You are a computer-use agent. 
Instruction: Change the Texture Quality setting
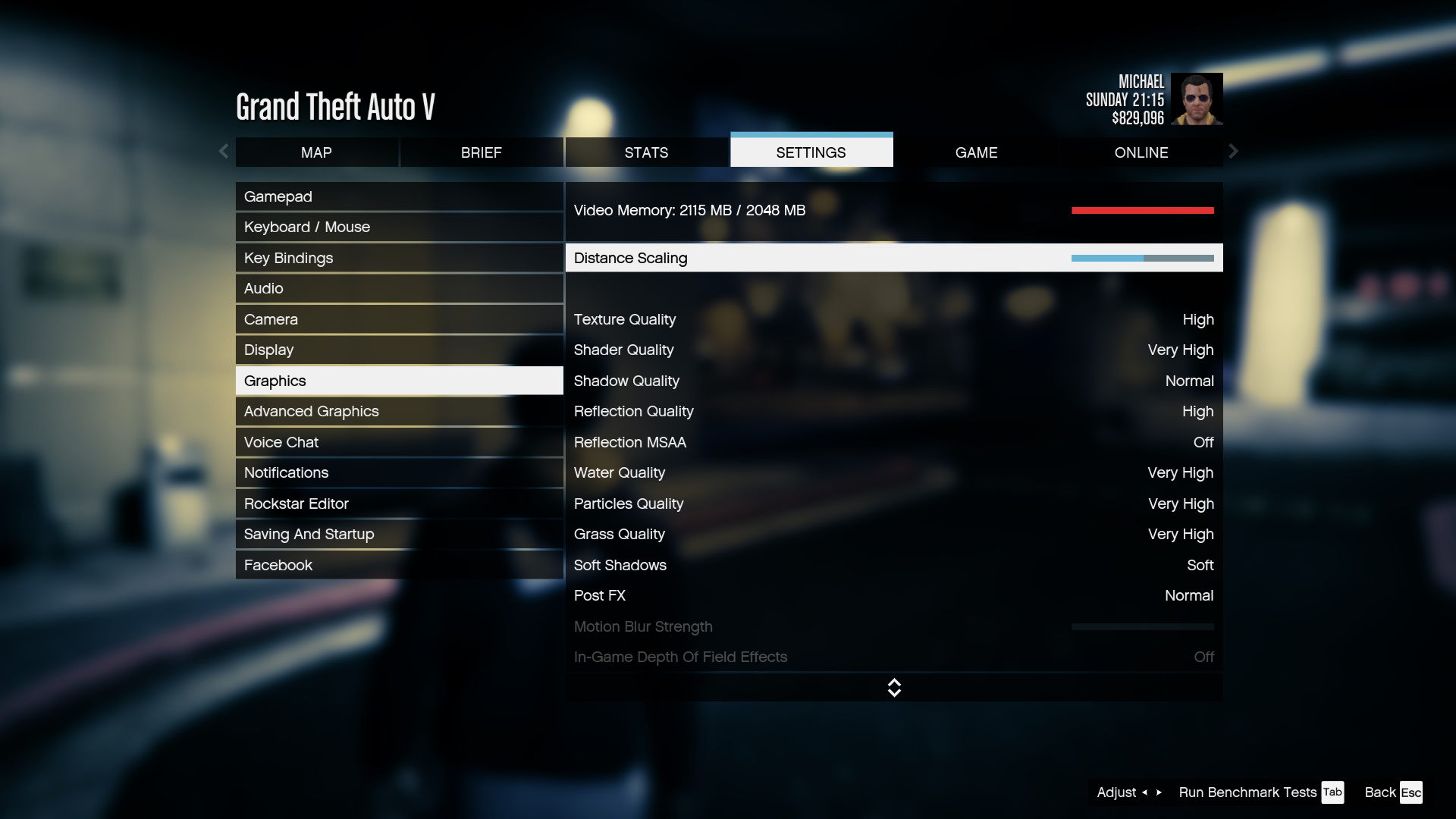pyautogui.click(x=893, y=320)
